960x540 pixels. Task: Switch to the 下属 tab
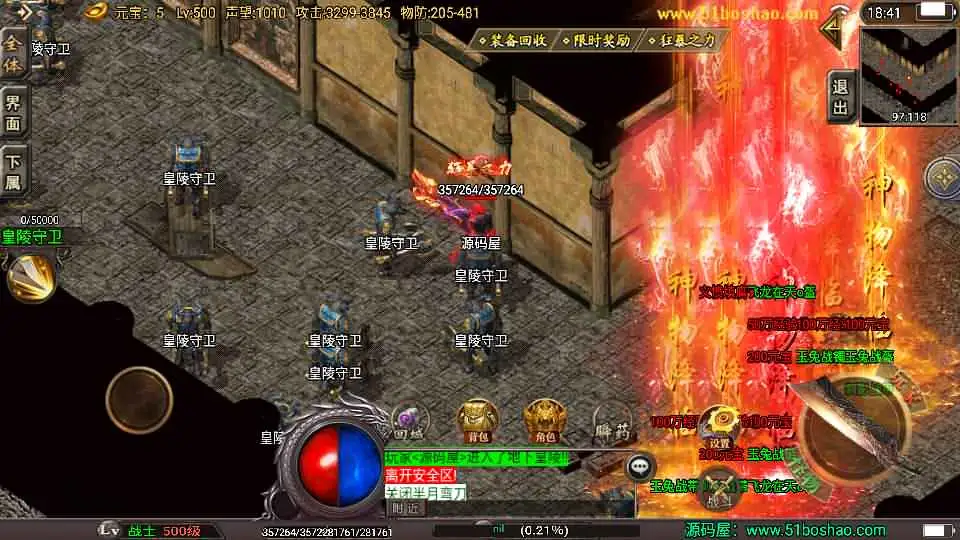[13, 169]
